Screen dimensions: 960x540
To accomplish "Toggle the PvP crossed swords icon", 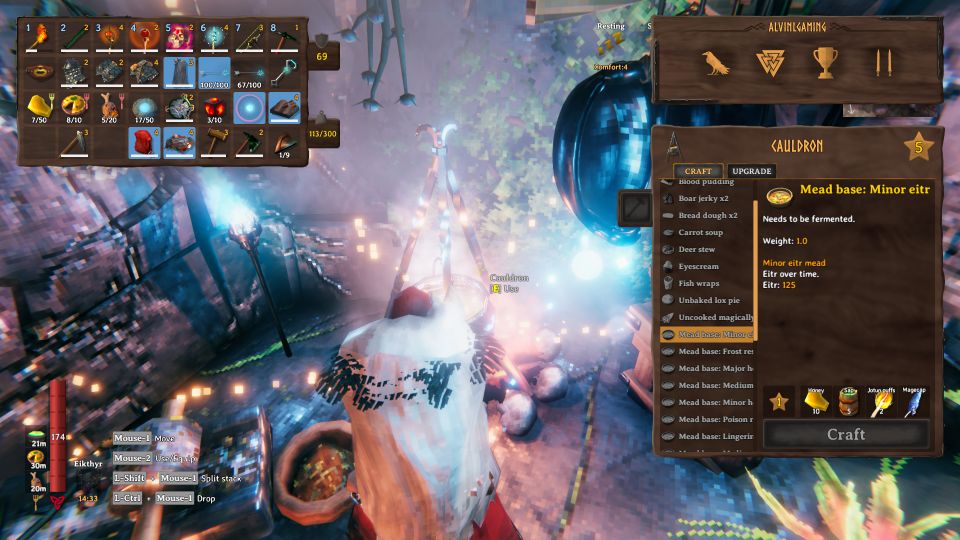I will [883, 63].
